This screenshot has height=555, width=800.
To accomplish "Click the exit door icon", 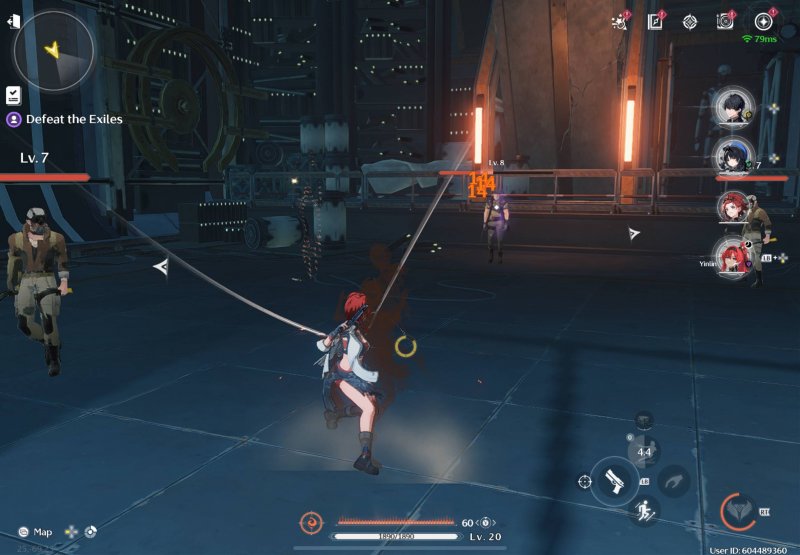I will coord(13,21).
